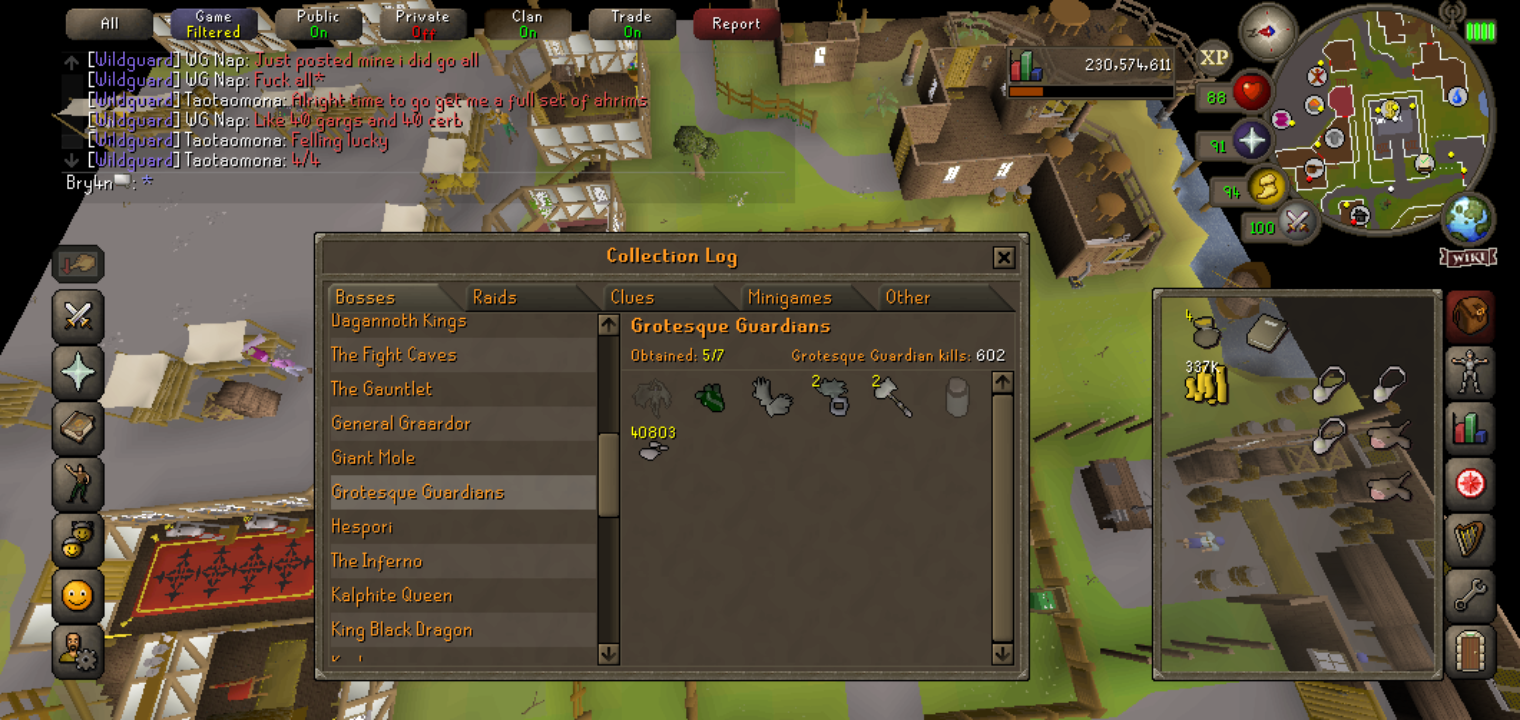
Task: Open the Clues tab
Action: [632, 297]
